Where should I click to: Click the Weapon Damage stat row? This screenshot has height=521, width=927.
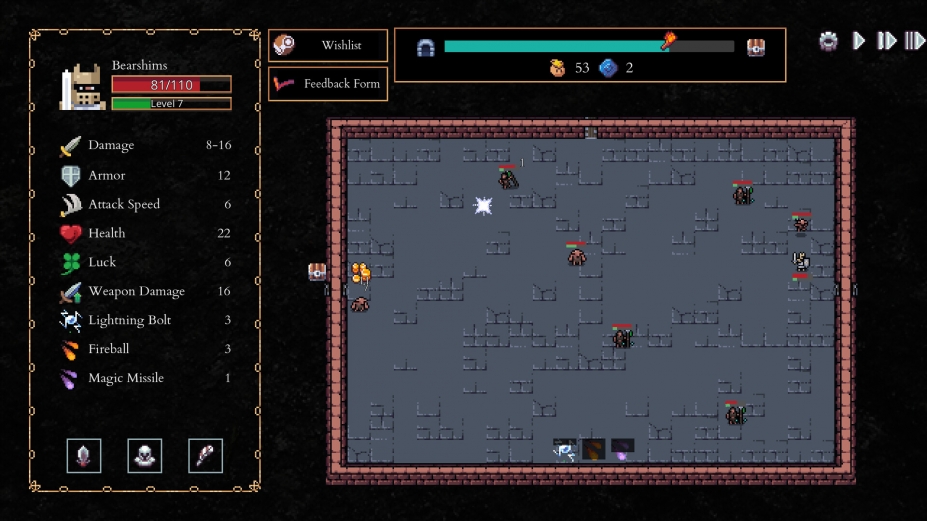[x=145, y=291]
